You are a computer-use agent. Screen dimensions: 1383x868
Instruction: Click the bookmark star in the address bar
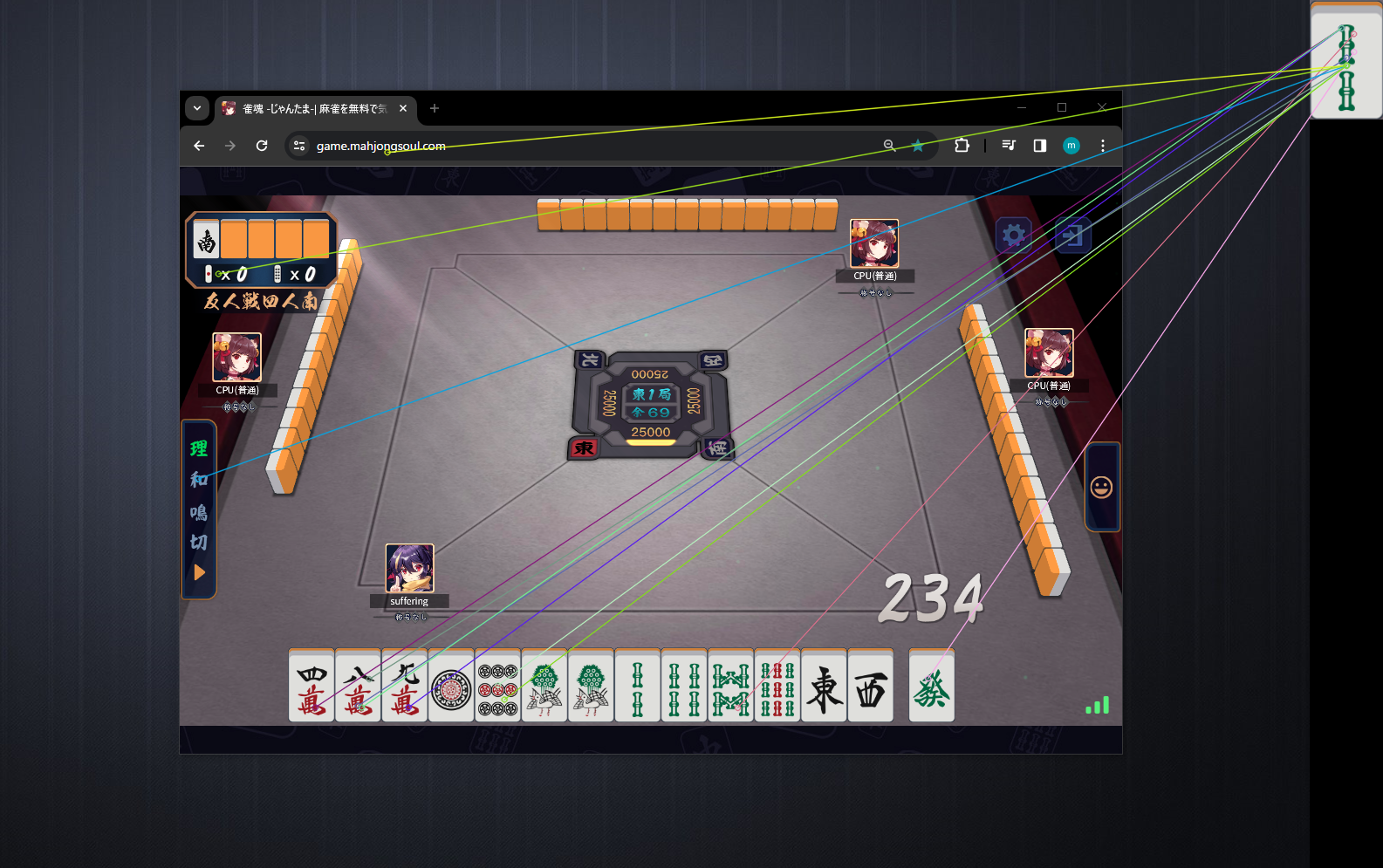pyautogui.click(x=917, y=146)
